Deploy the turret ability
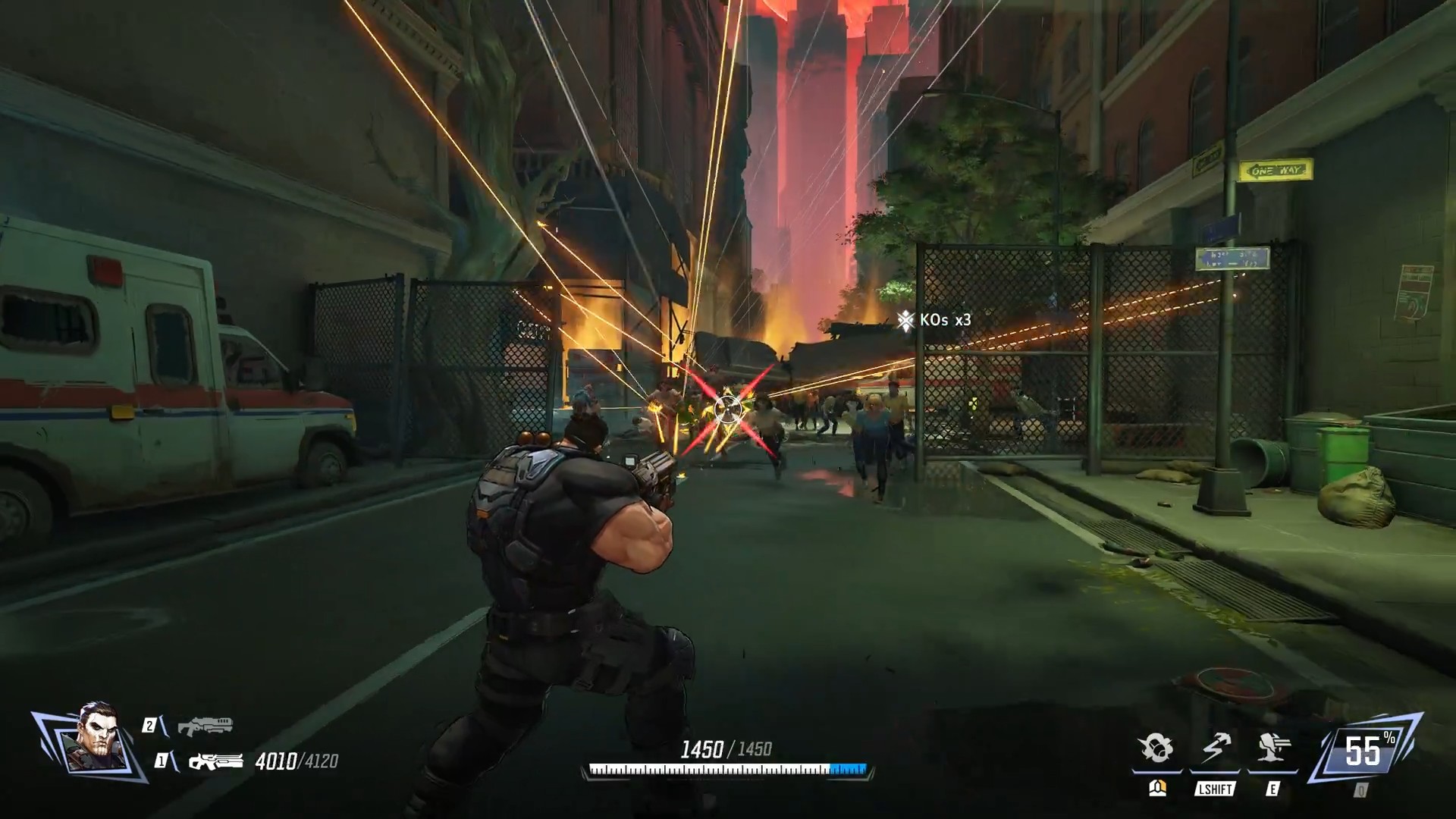Viewport: 1456px width, 819px height. [x=1273, y=749]
